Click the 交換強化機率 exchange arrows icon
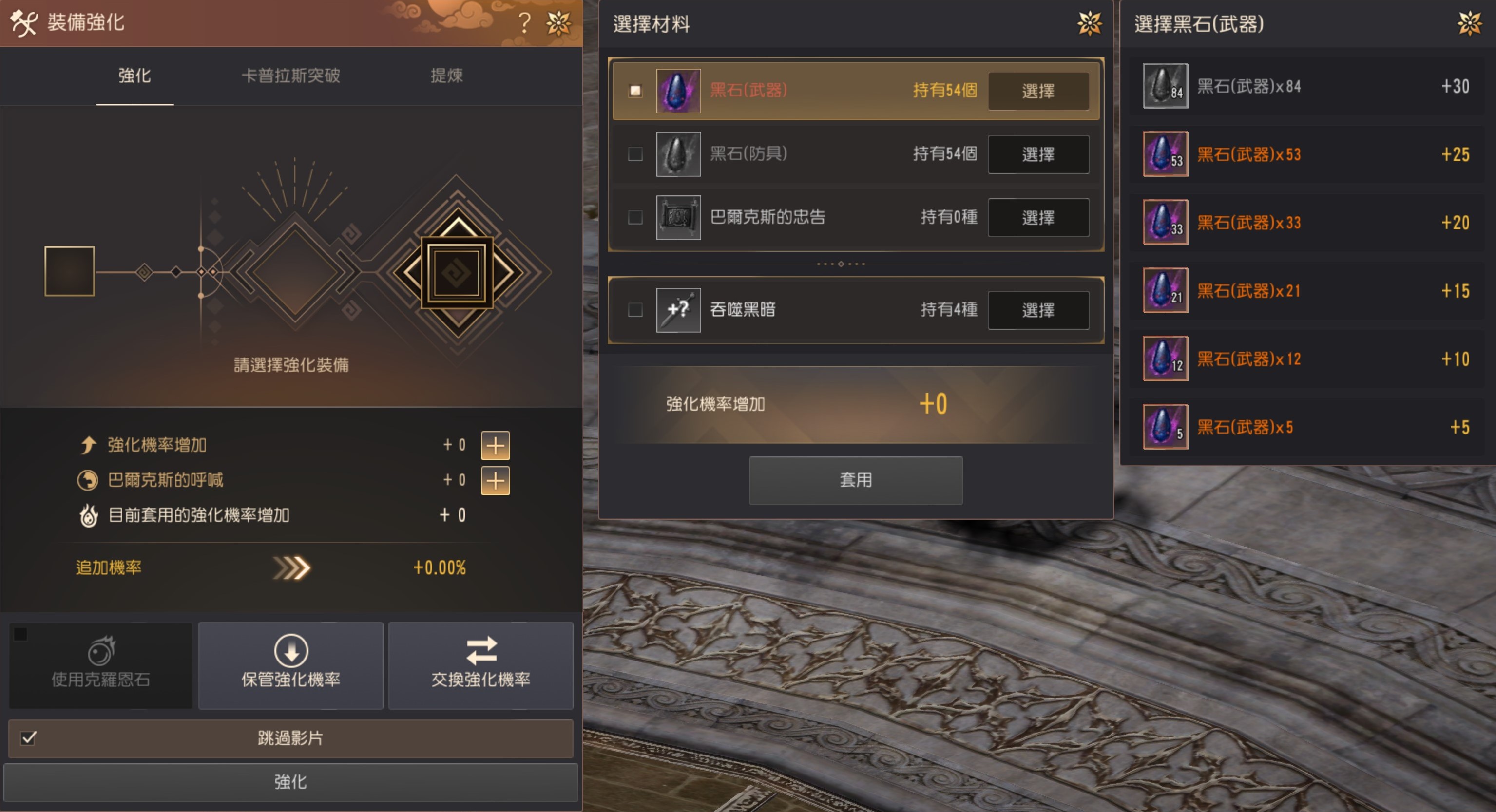Viewport: 1496px width, 812px height. [480, 651]
